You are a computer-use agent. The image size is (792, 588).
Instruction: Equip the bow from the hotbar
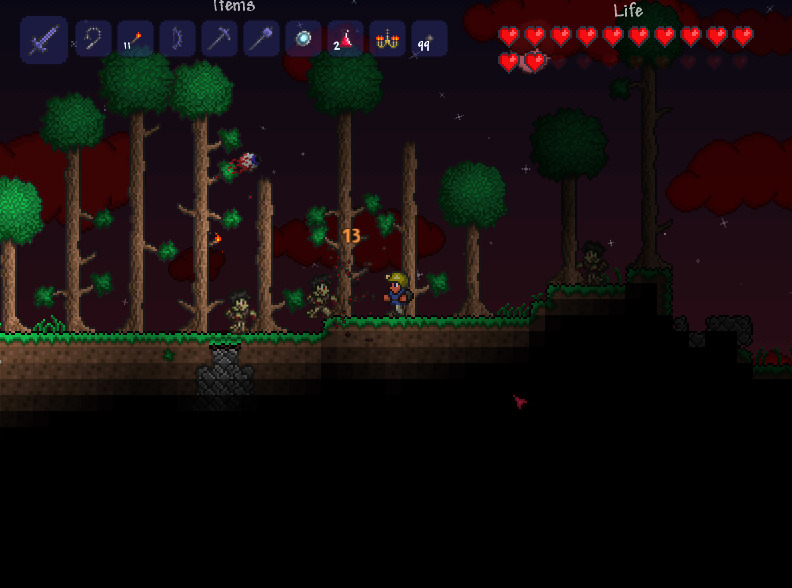click(177, 39)
